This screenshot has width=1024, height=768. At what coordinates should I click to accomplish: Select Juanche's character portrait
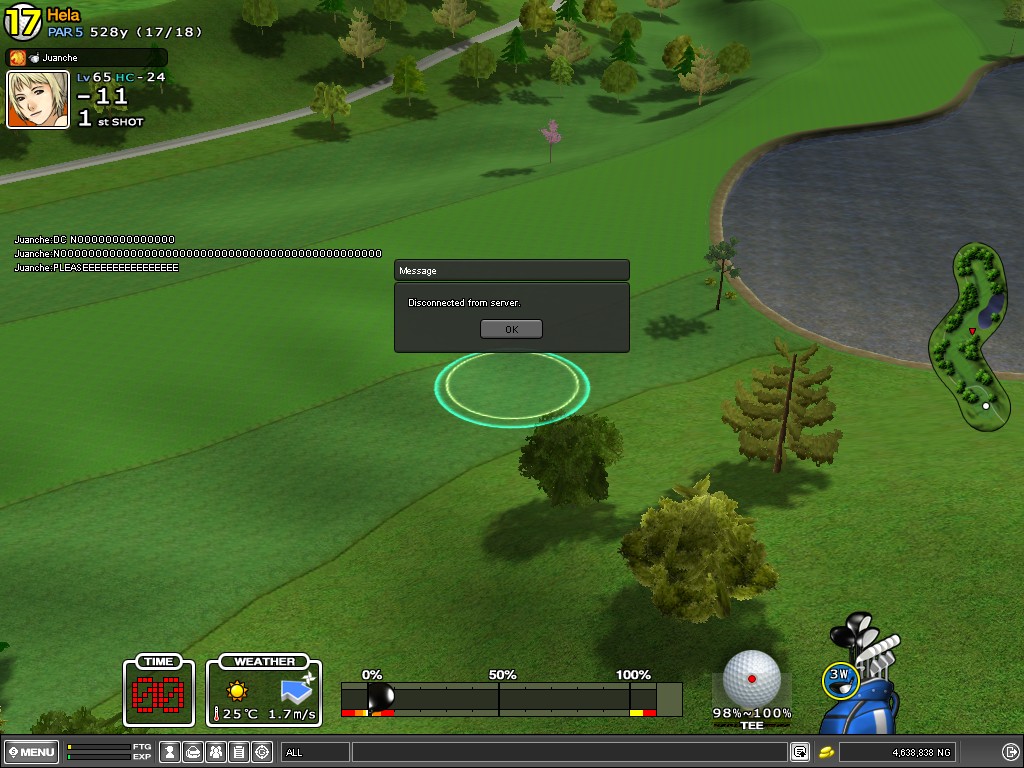[38, 99]
